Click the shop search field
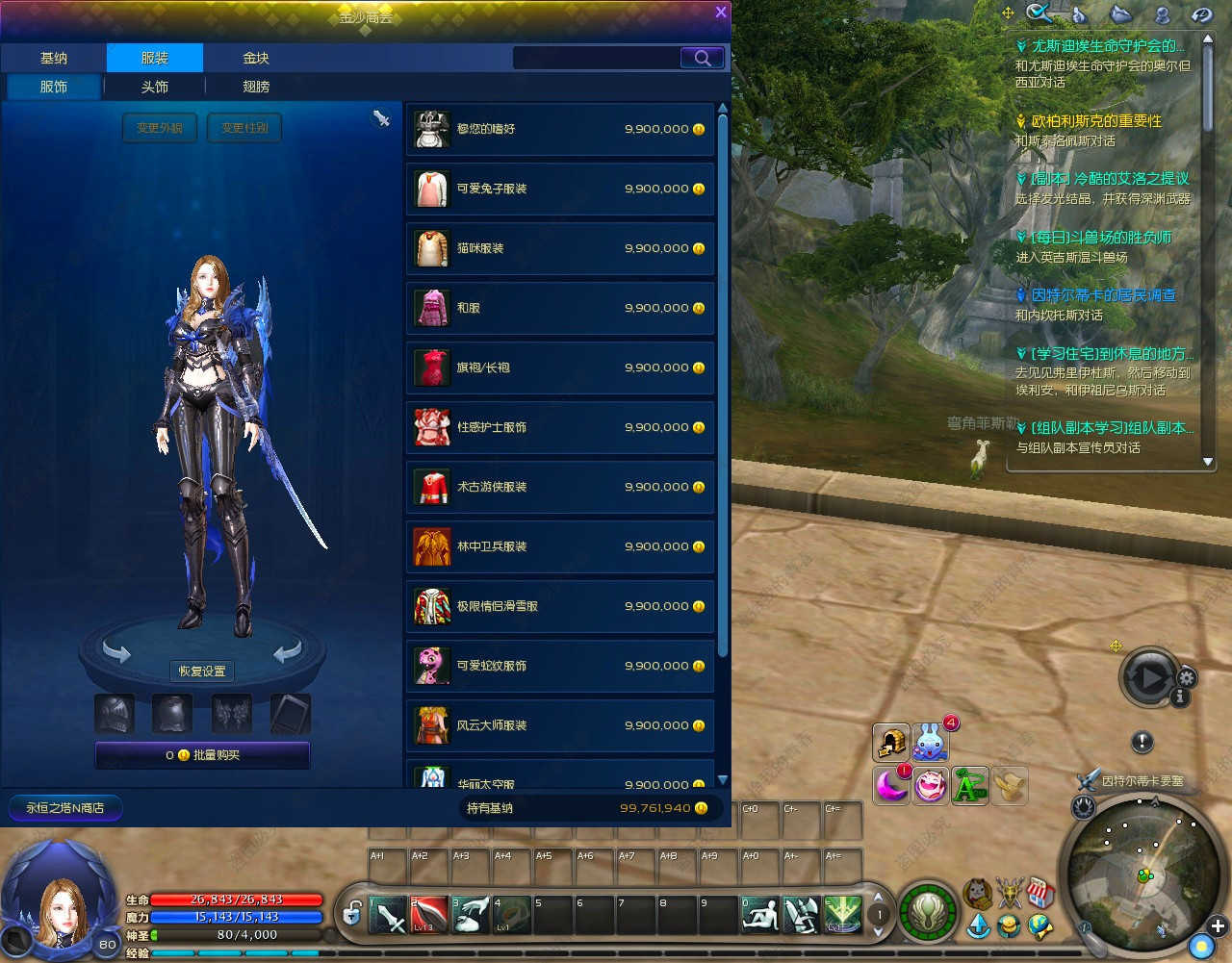 coord(597,58)
